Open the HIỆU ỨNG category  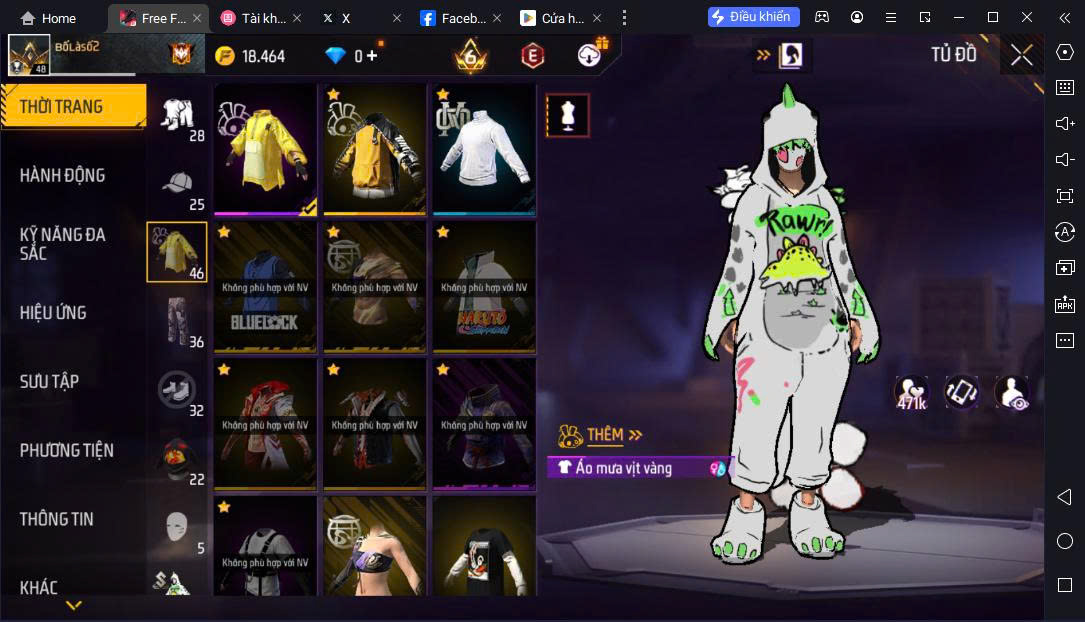52,313
